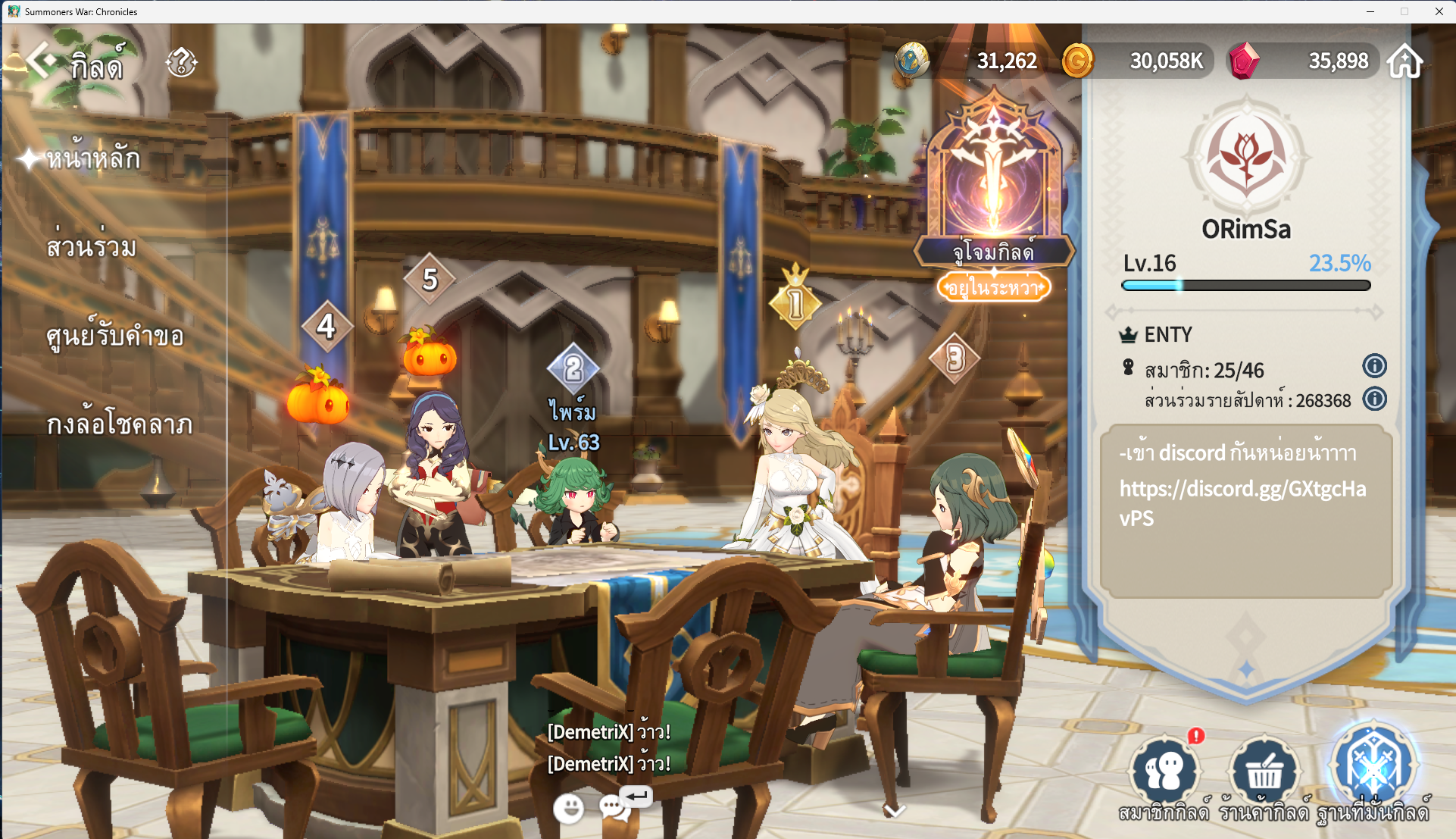Show member count info icon
This screenshot has width=1456, height=839.
pos(1374,367)
